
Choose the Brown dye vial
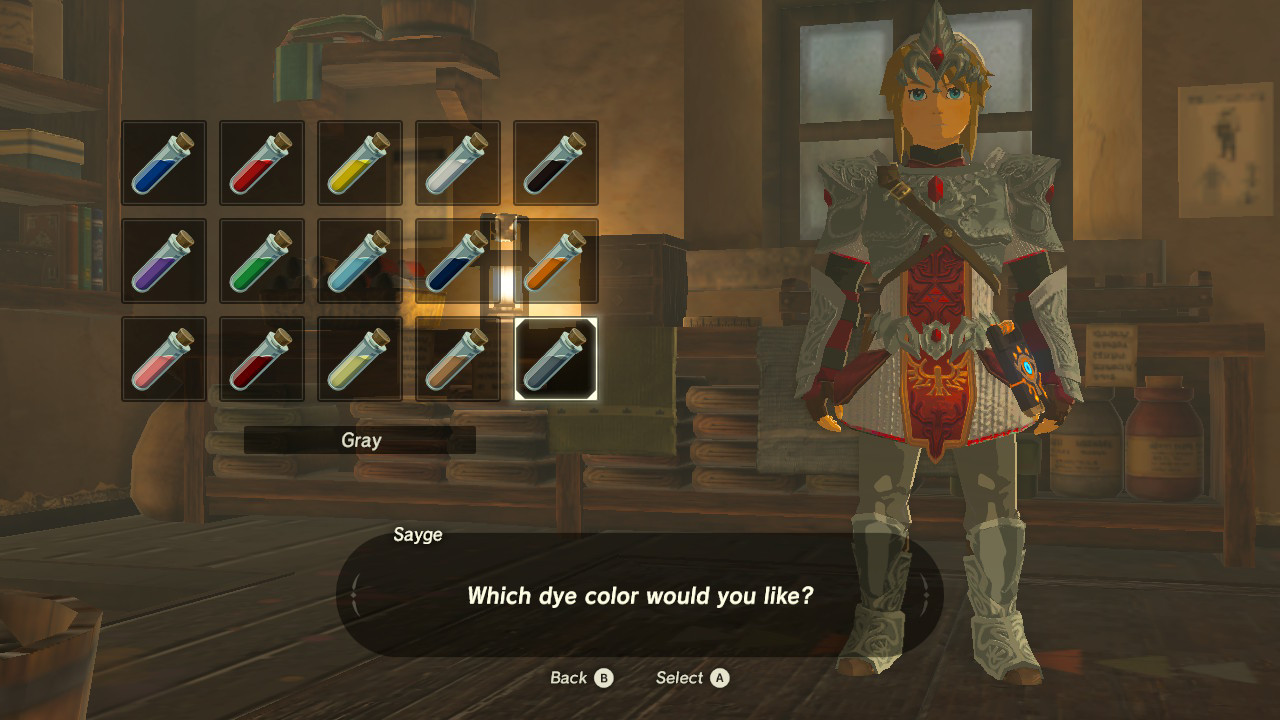[x=457, y=358]
